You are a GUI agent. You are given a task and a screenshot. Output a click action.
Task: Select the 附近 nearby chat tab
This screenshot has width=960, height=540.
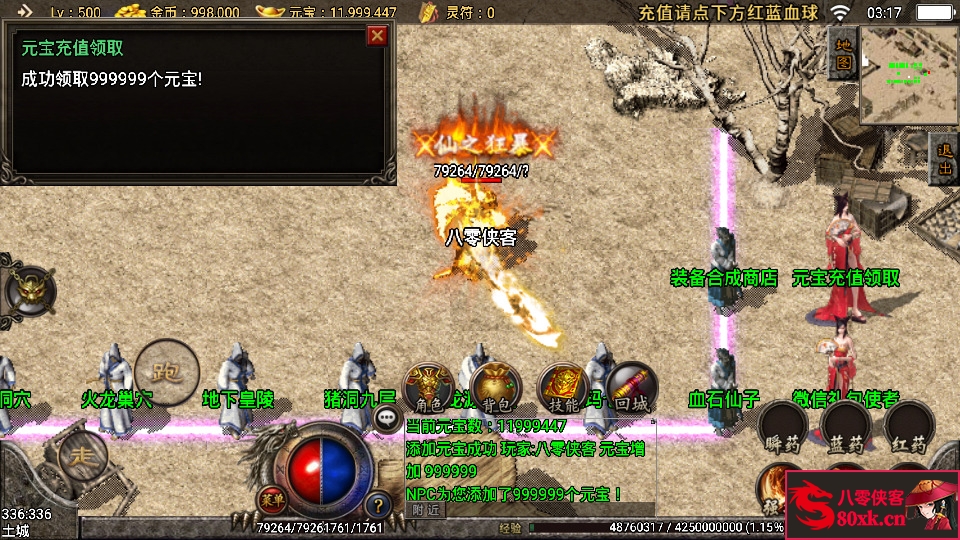point(427,510)
